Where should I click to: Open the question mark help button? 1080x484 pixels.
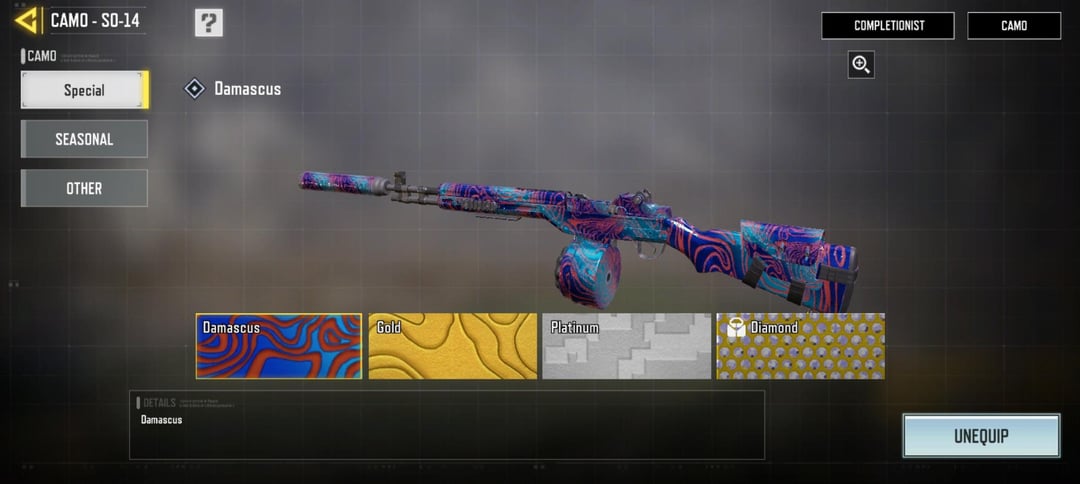pos(208,22)
